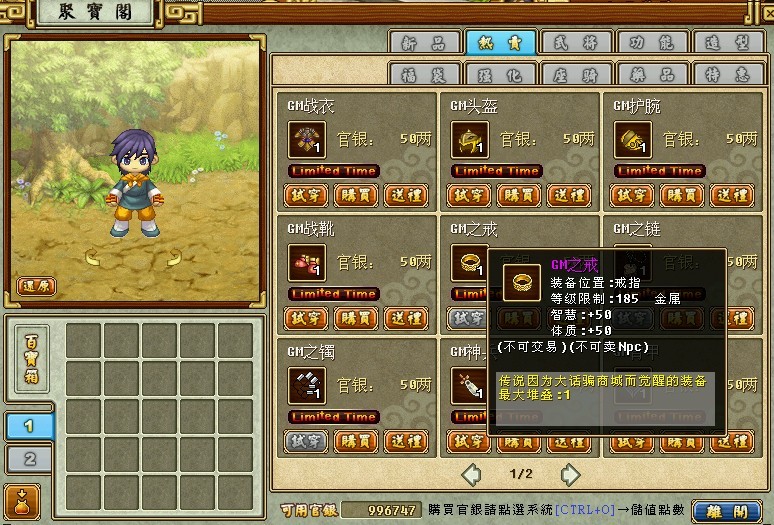This screenshot has height=525, width=774.
Task: Gift the GM护腕 with 送禮
Action: (732, 195)
